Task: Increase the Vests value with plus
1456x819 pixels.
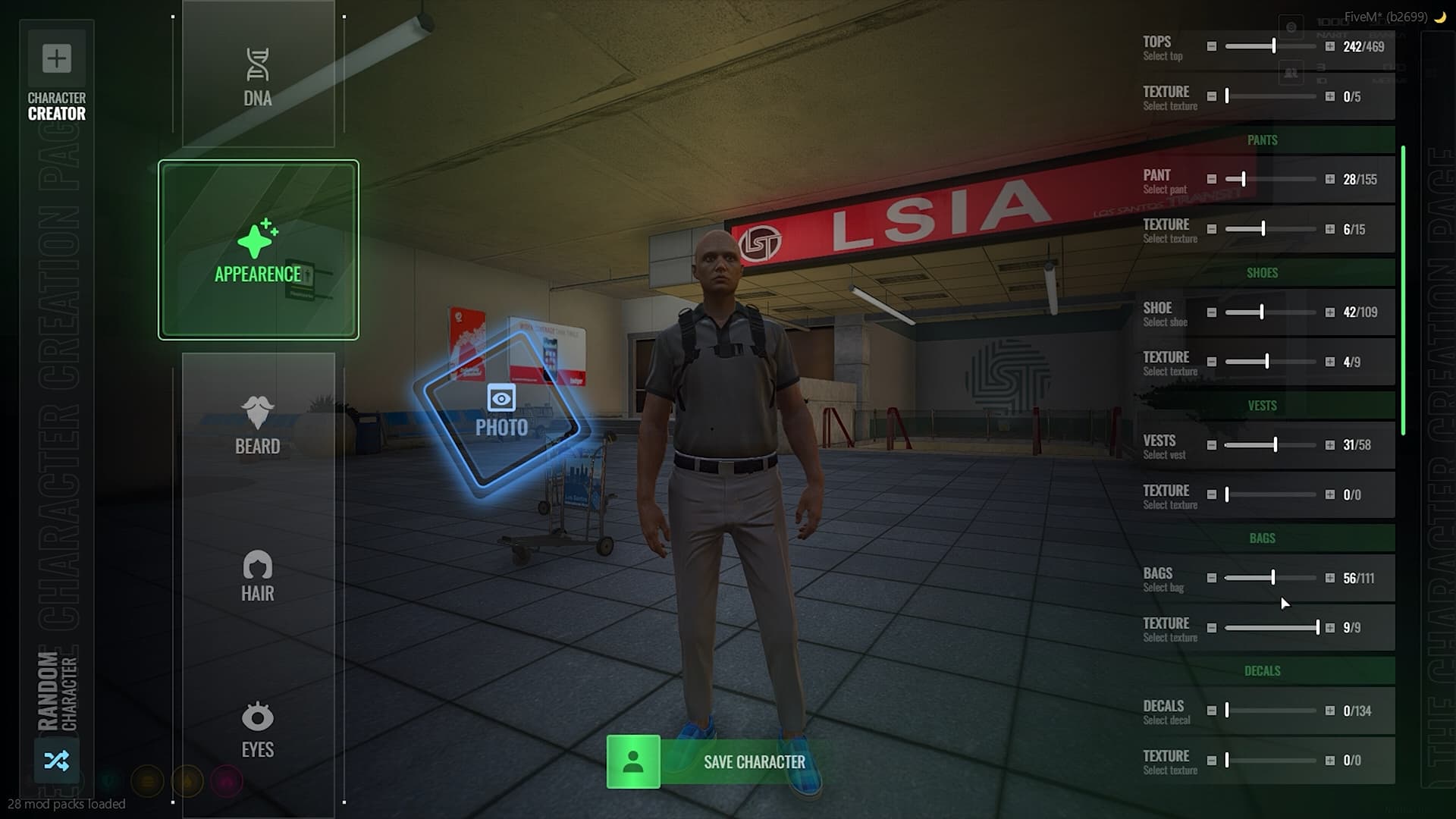Action: 1330,445
